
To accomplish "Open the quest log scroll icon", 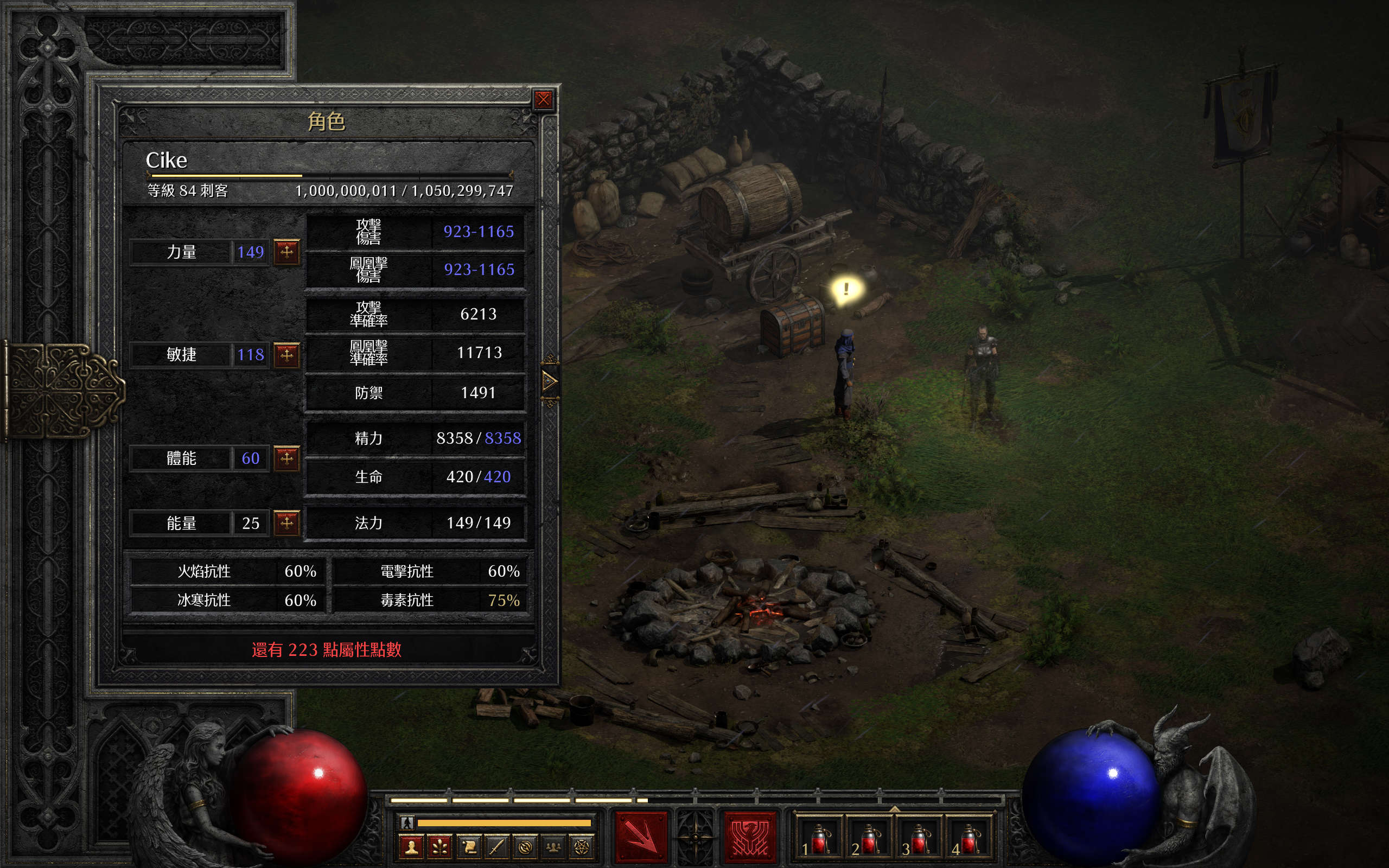I will [469, 847].
